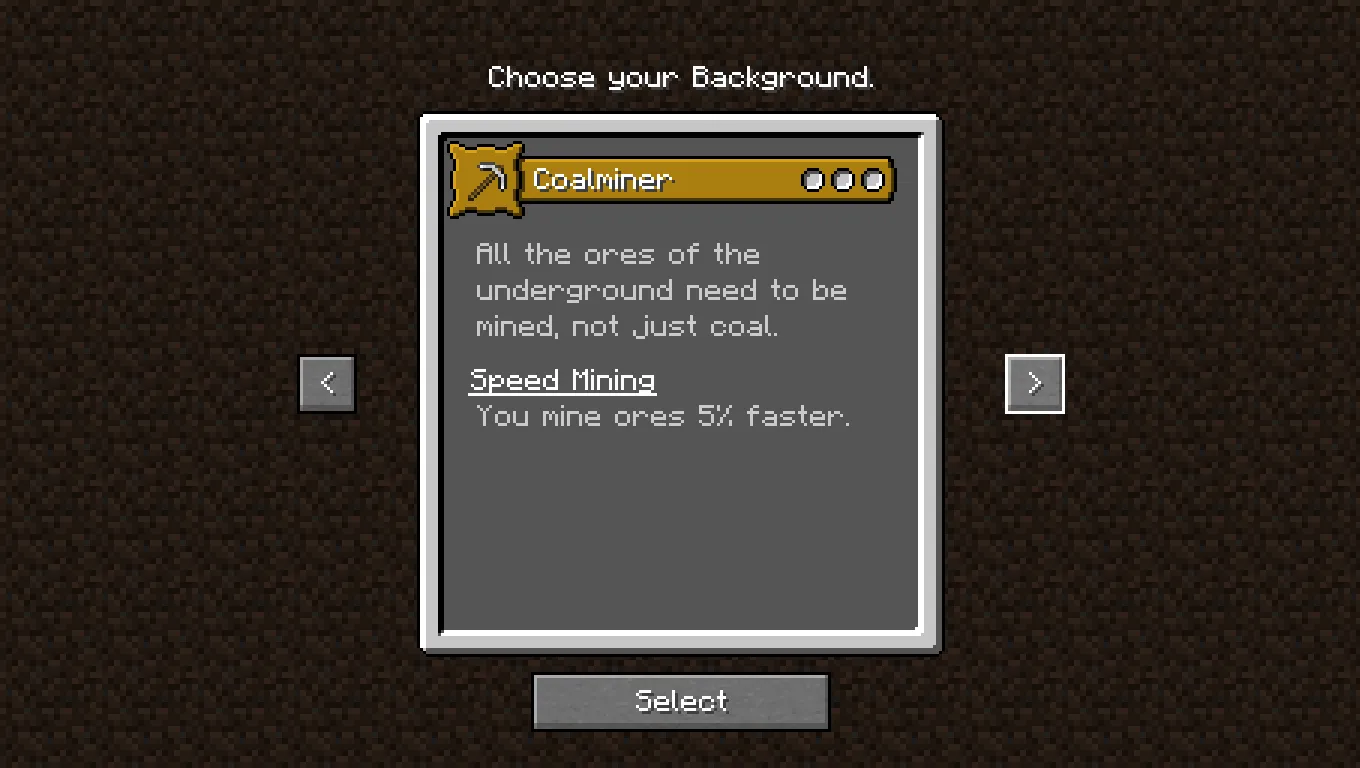The image size is (1360, 768).
Task: Browse to the previous background option
Action: (x=327, y=383)
